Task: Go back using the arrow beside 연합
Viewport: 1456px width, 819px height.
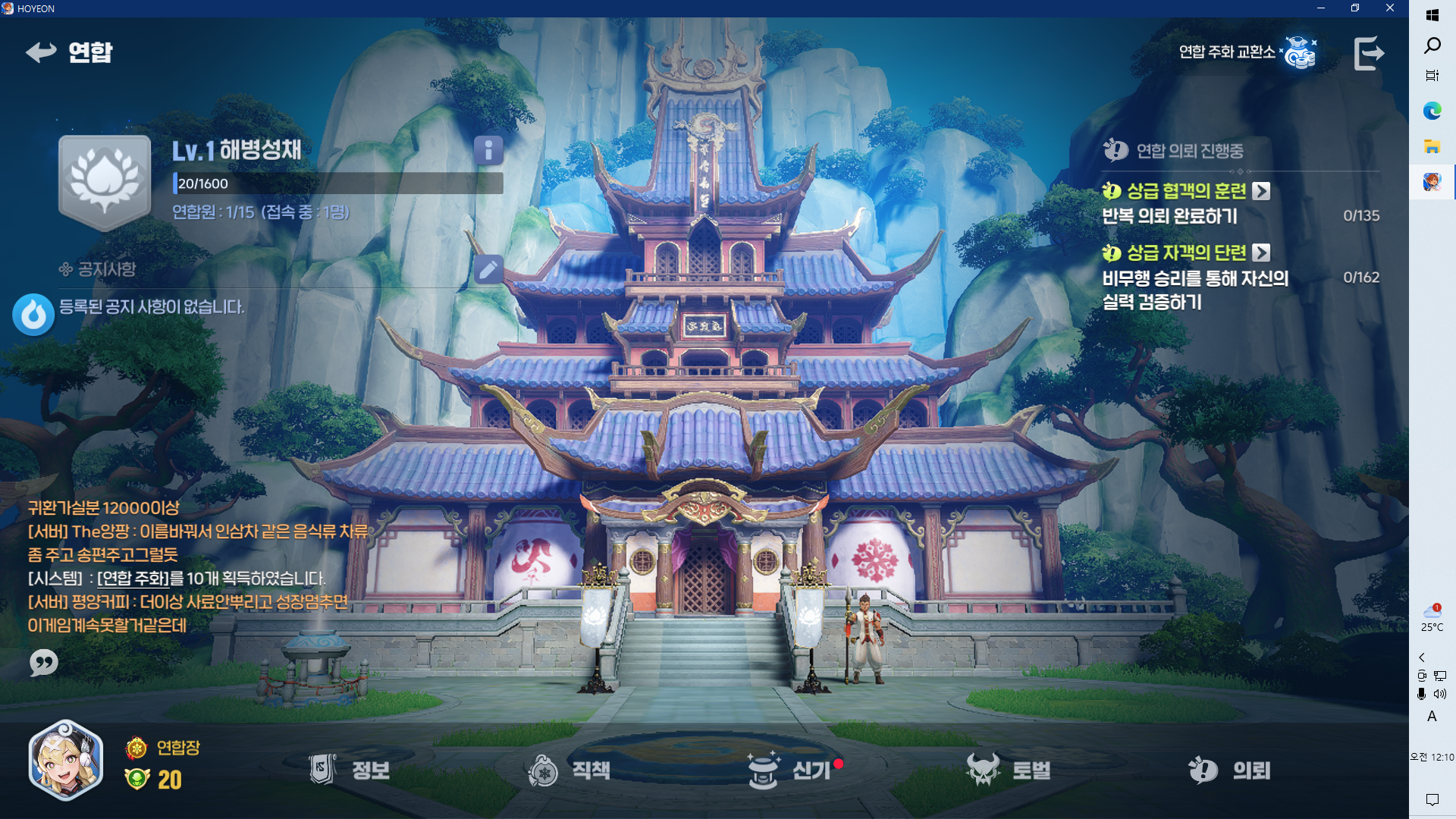Action: pyautogui.click(x=41, y=52)
